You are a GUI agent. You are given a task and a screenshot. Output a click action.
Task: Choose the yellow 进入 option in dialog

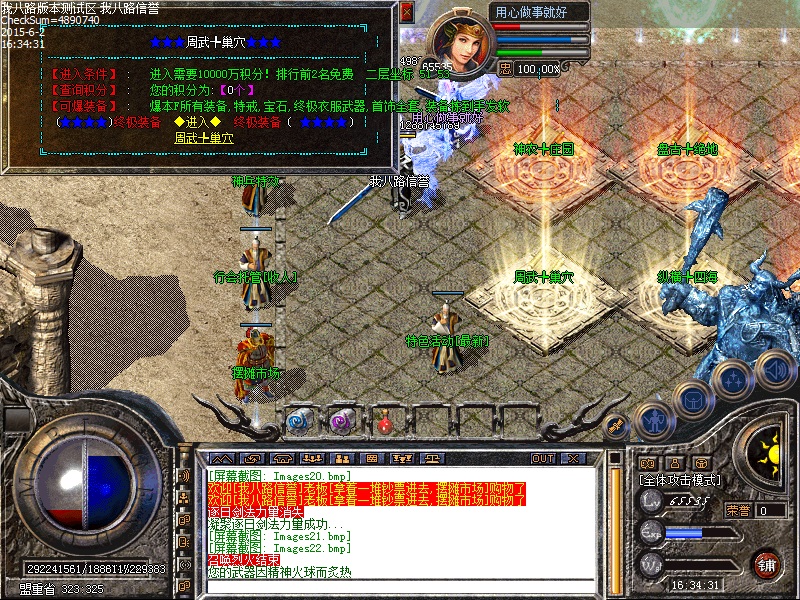[x=197, y=122]
